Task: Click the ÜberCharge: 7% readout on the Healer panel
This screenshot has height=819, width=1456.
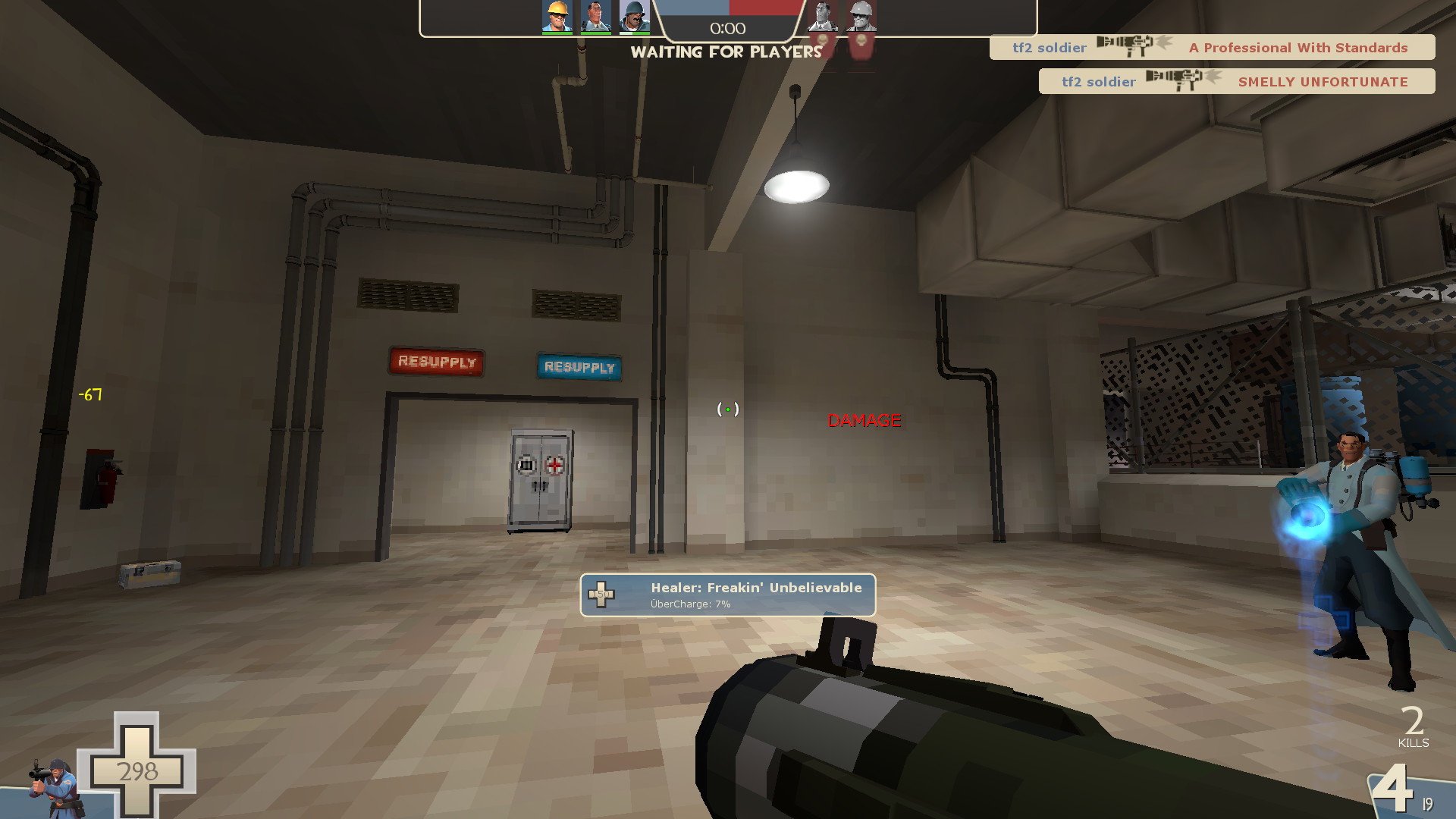Action: (x=690, y=604)
